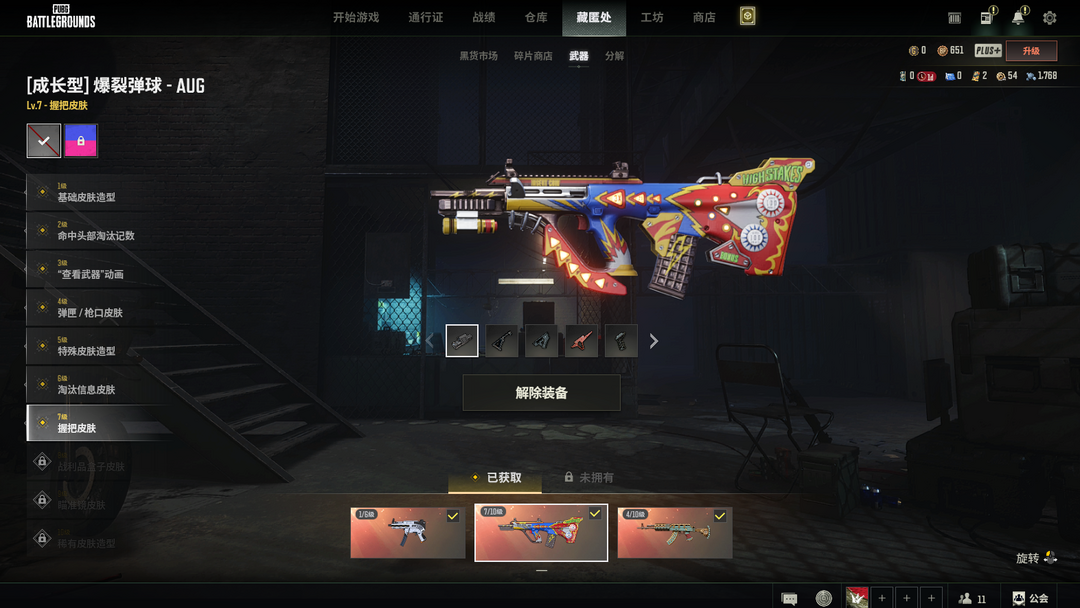
Task: Open the 碎片商店 tab
Action: (x=533, y=56)
